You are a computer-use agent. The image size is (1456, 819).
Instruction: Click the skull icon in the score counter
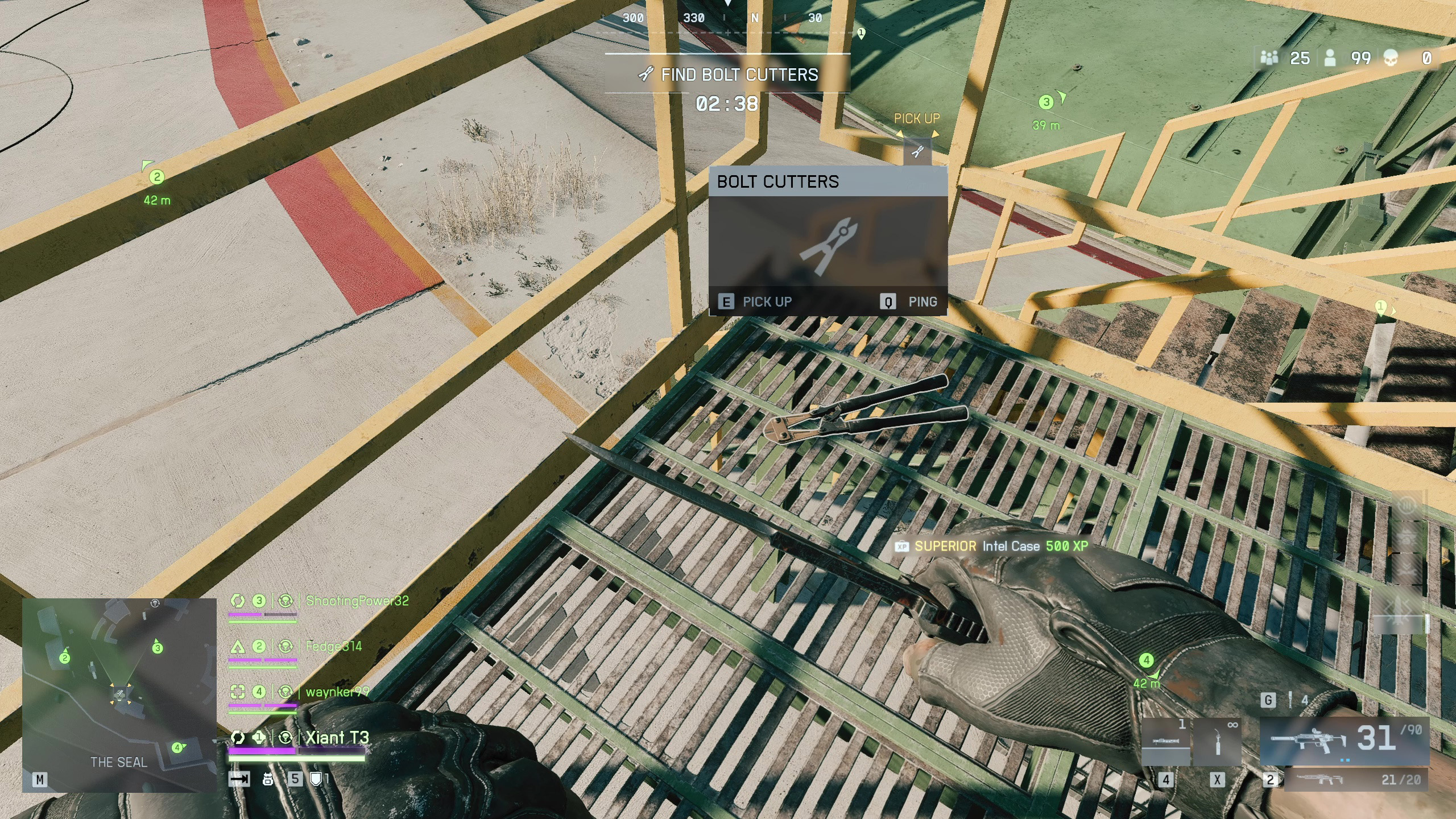(x=1391, y=58)
